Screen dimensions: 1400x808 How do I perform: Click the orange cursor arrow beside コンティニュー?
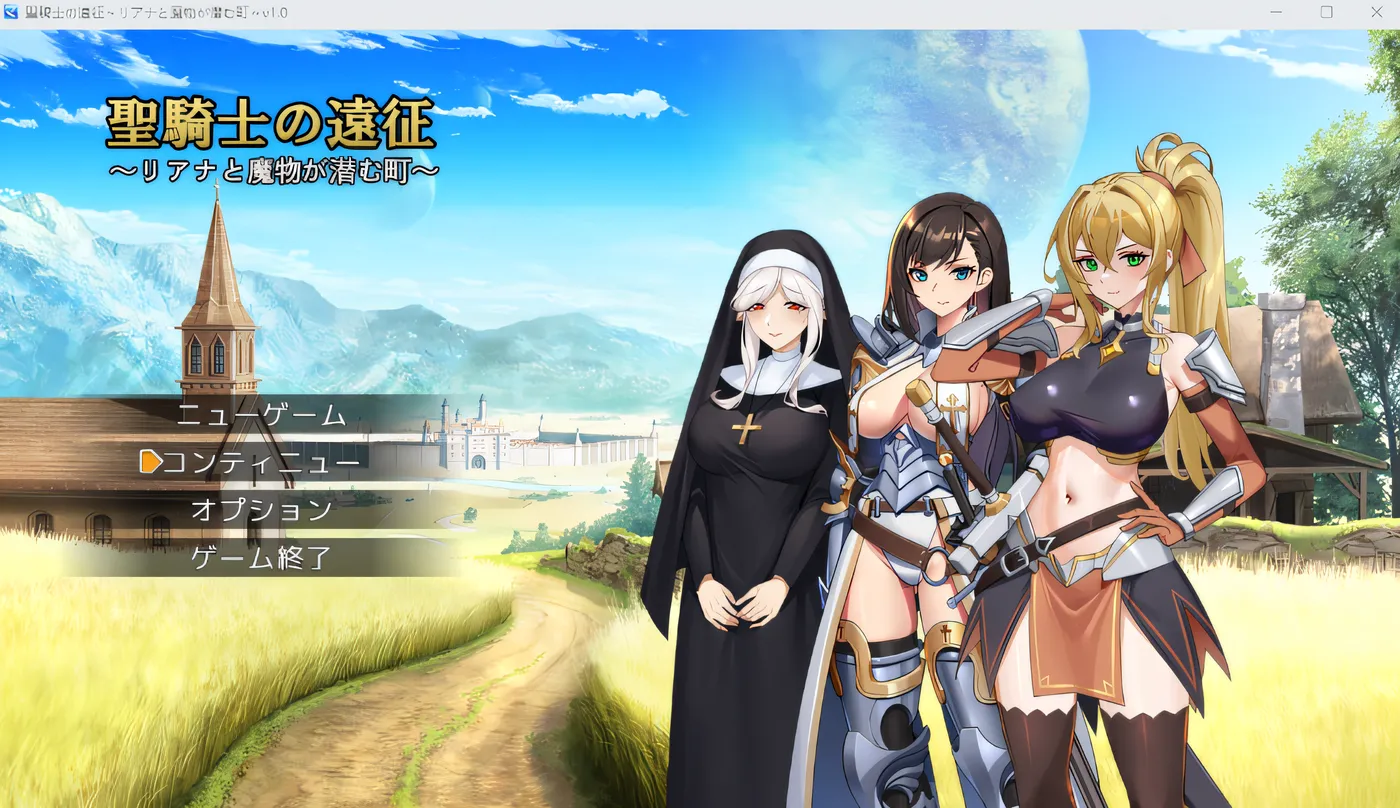[x=152, y=463]
